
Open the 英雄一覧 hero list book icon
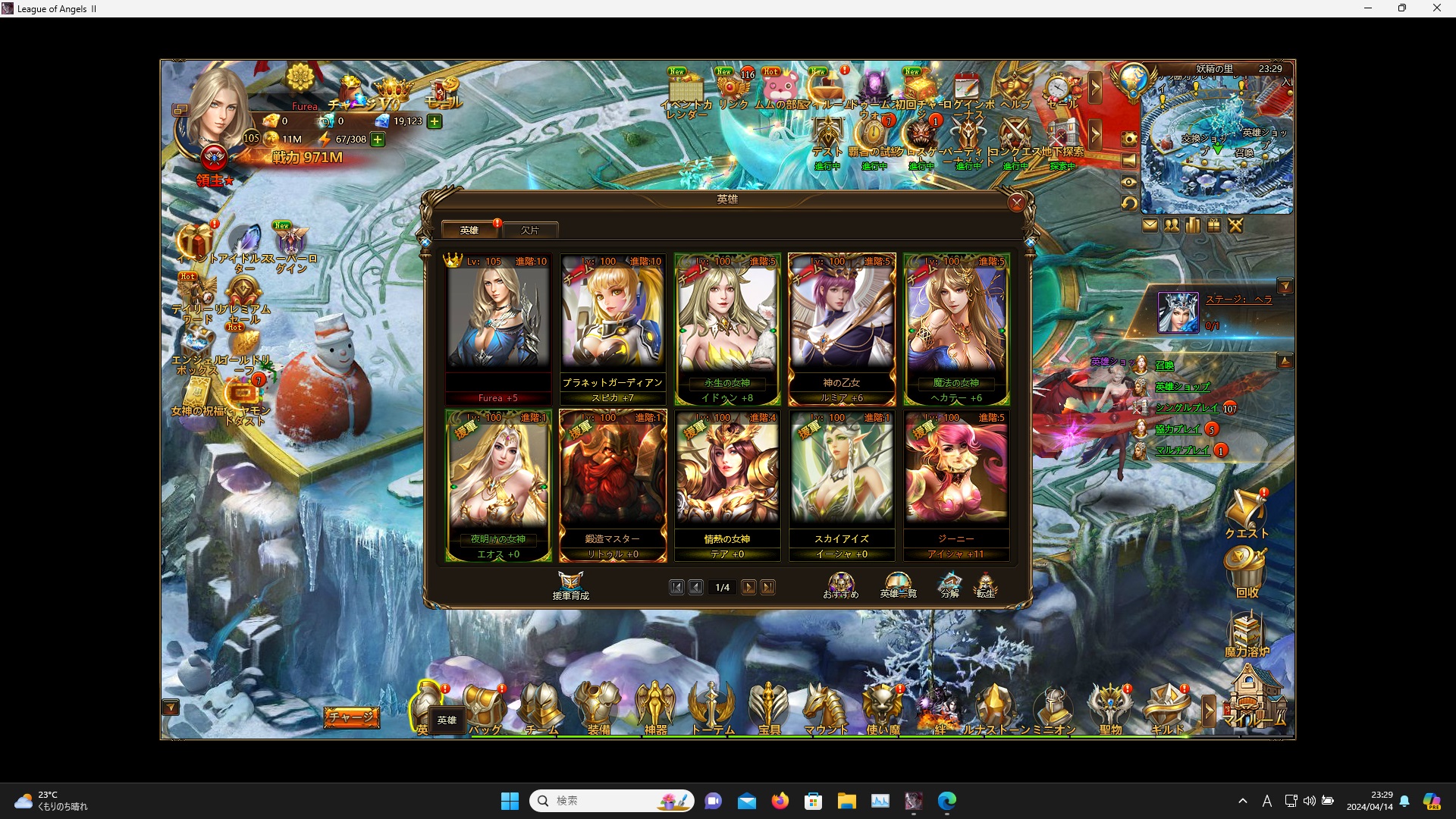click(x=899, y=585)
